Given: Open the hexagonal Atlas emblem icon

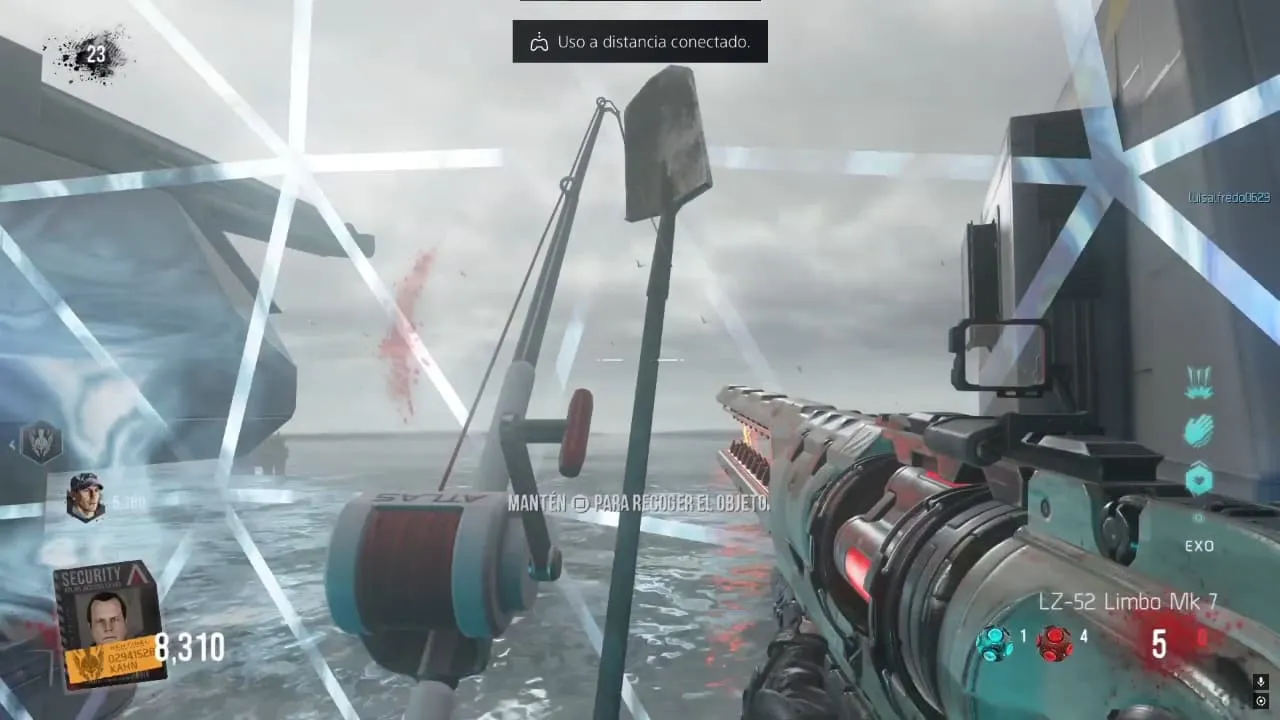Looking at the screenshot, I should [x=41, y=442].
